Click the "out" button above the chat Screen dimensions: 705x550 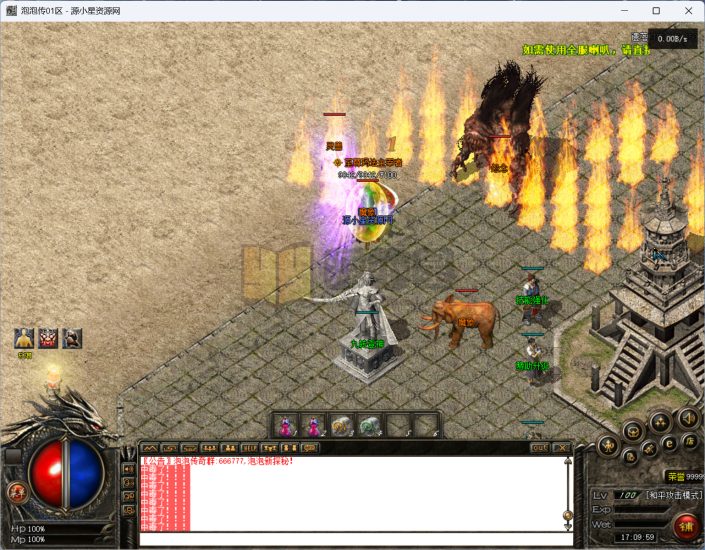coord(540,448)
